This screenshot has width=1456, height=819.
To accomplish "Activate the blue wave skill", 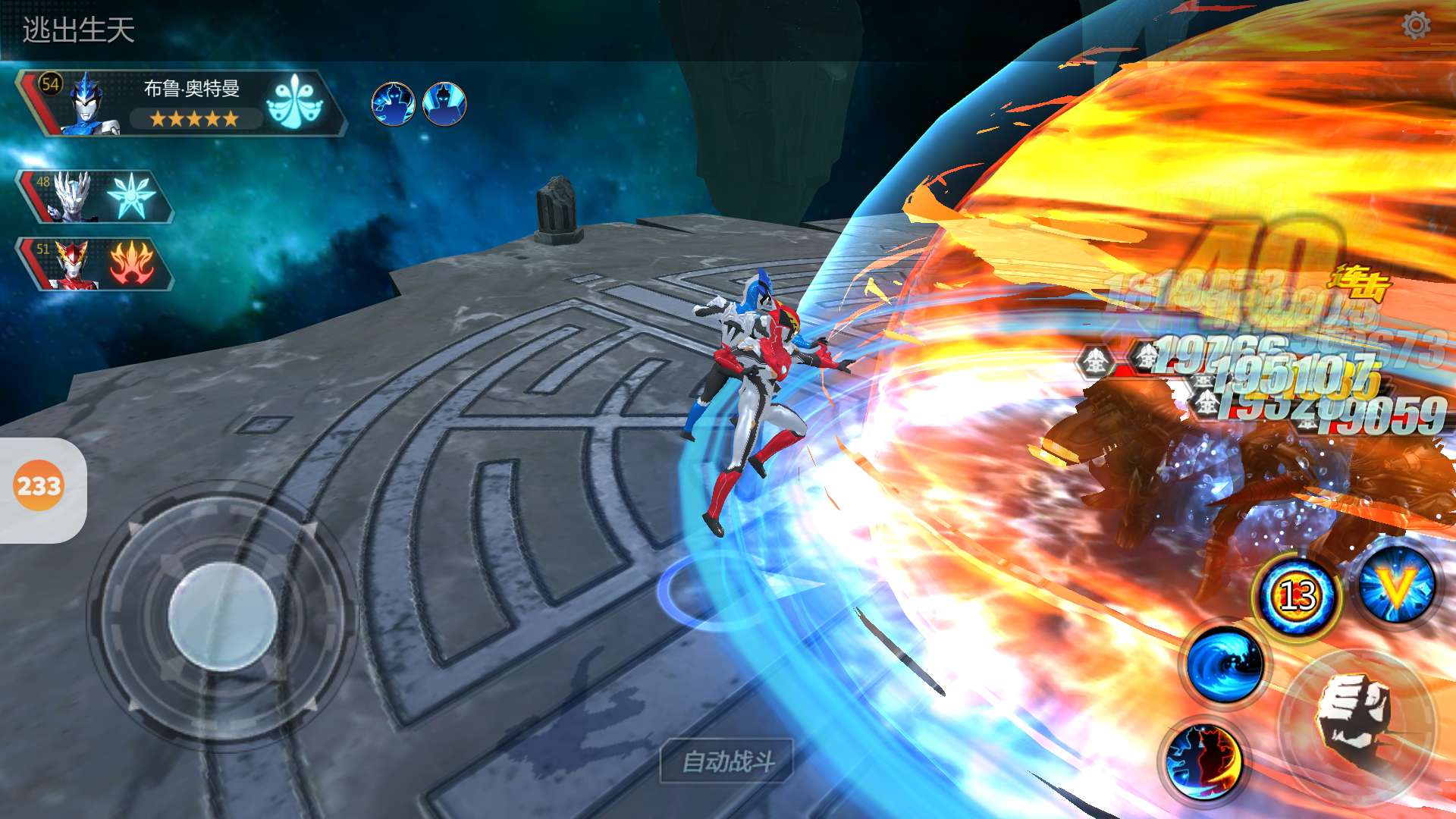I will click(1225, 665).
